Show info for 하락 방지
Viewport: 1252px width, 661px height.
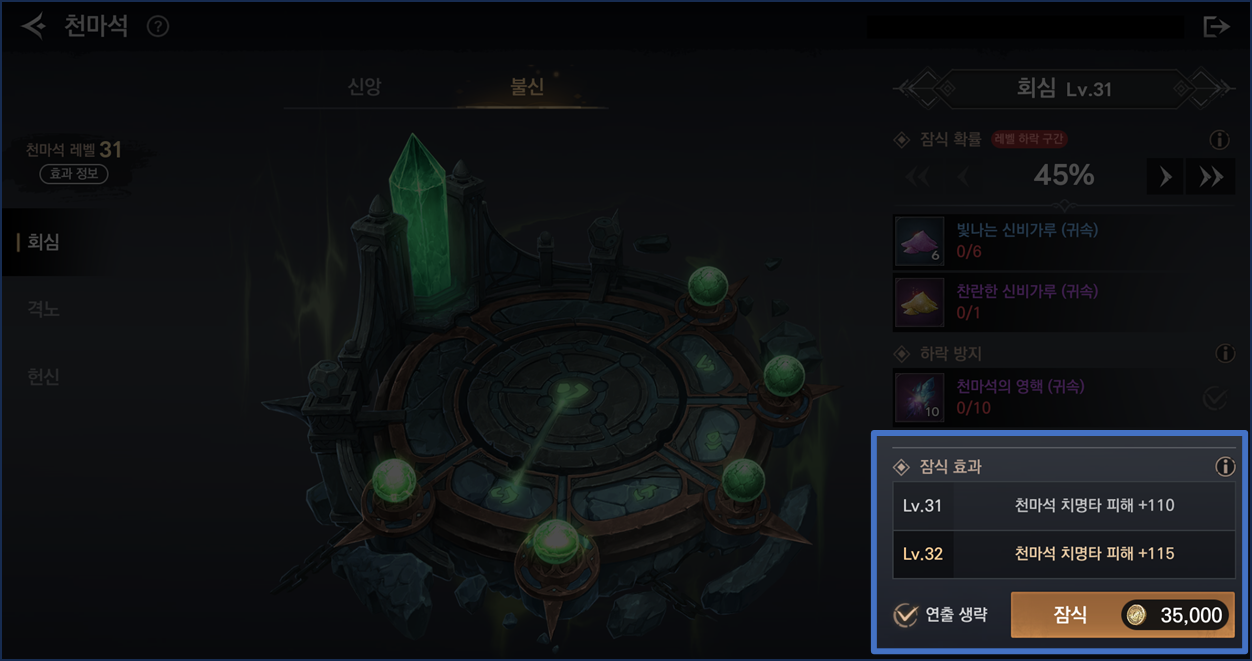click(x=1224, y=354)
